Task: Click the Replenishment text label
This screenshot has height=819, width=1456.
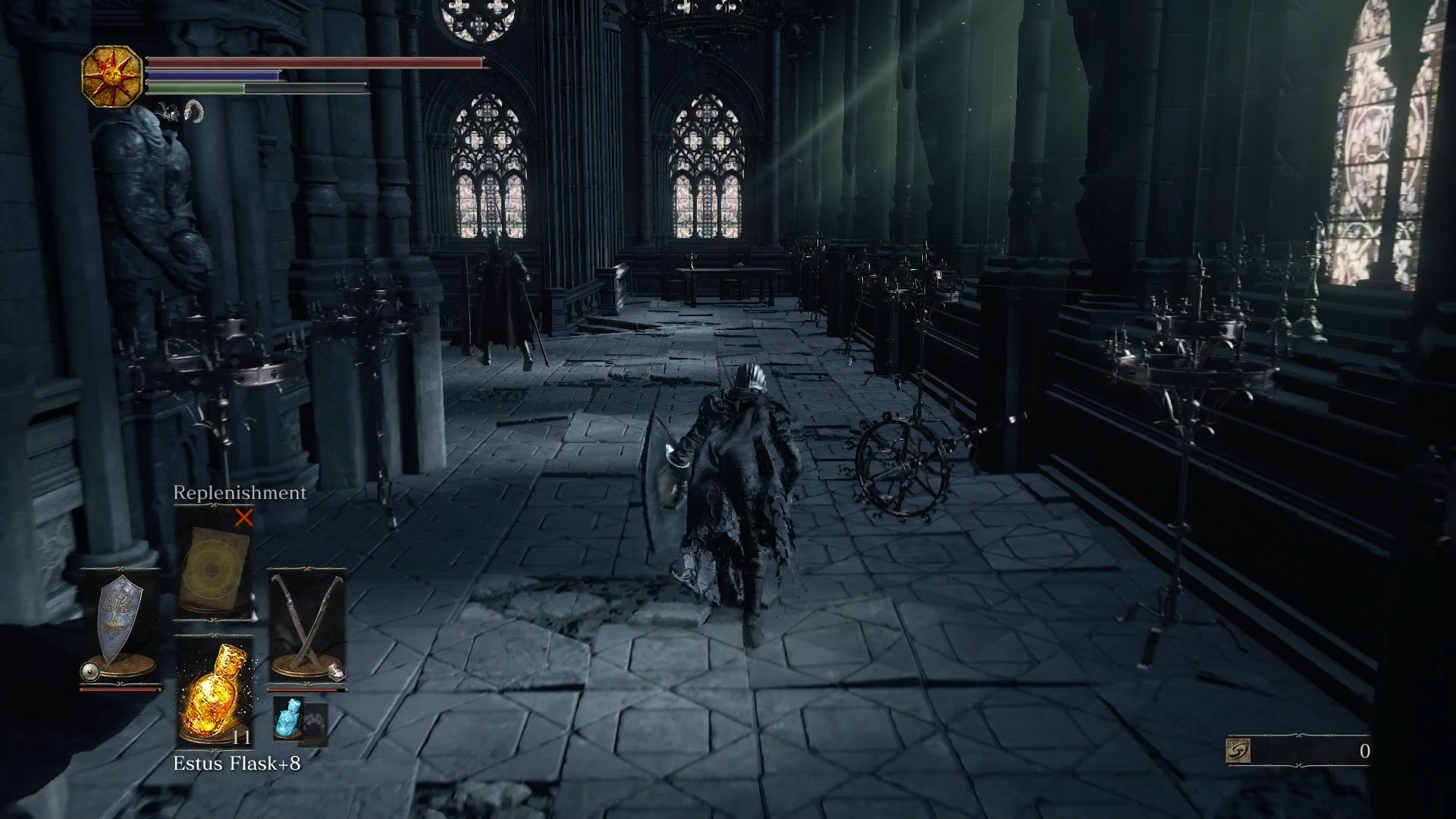Action: [x=239, y=493]
